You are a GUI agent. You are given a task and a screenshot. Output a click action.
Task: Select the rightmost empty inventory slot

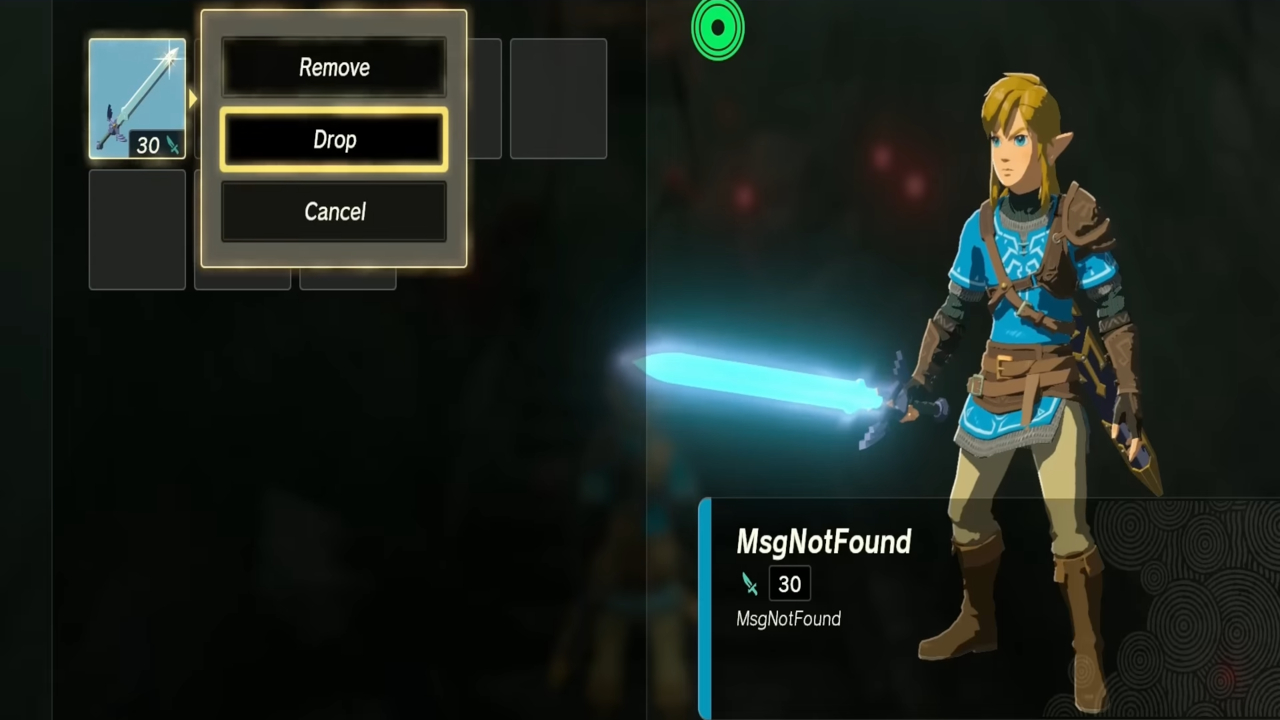557,98
